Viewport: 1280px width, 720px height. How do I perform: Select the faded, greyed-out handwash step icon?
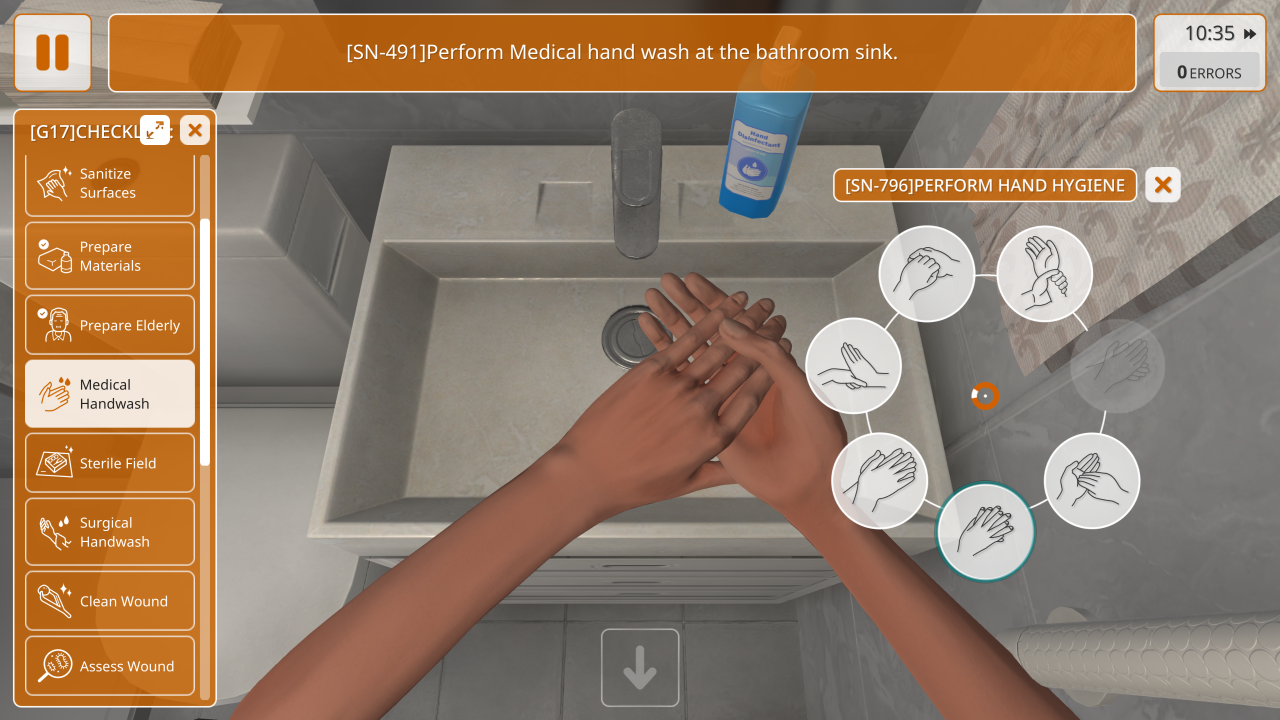(x=1117, y=366)
